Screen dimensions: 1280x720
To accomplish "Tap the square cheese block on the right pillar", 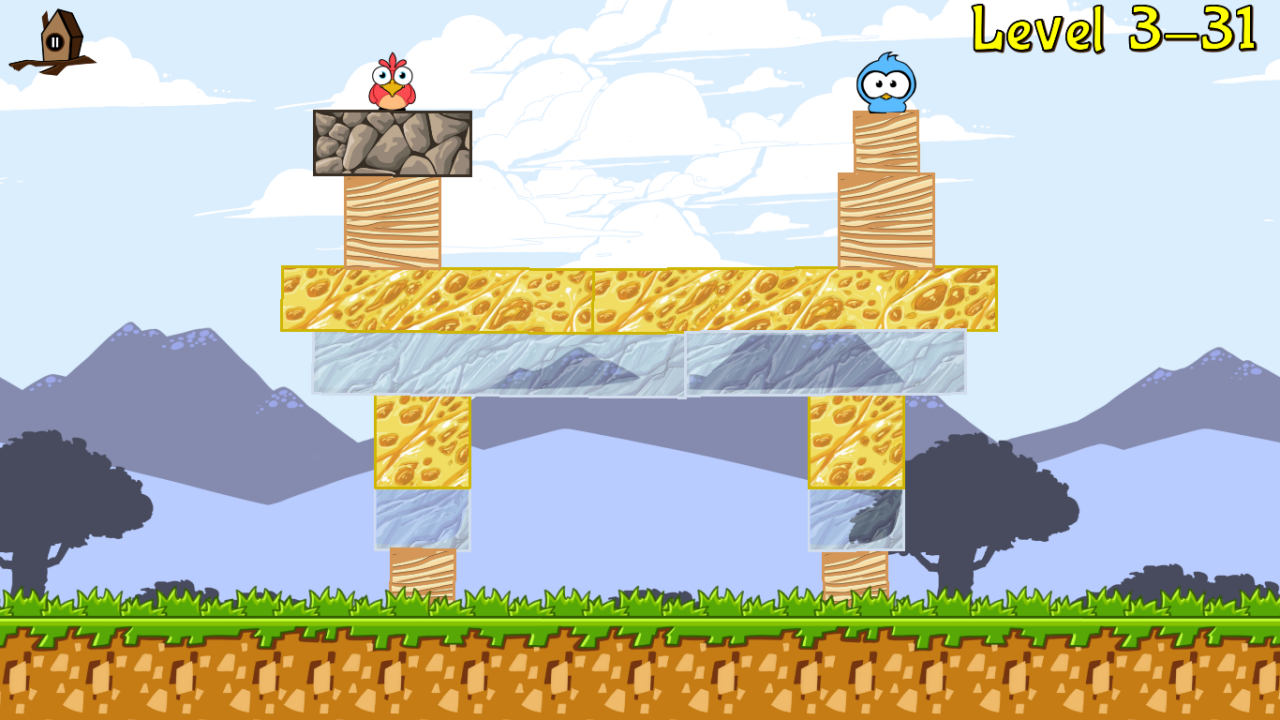I will pos(855,440).
